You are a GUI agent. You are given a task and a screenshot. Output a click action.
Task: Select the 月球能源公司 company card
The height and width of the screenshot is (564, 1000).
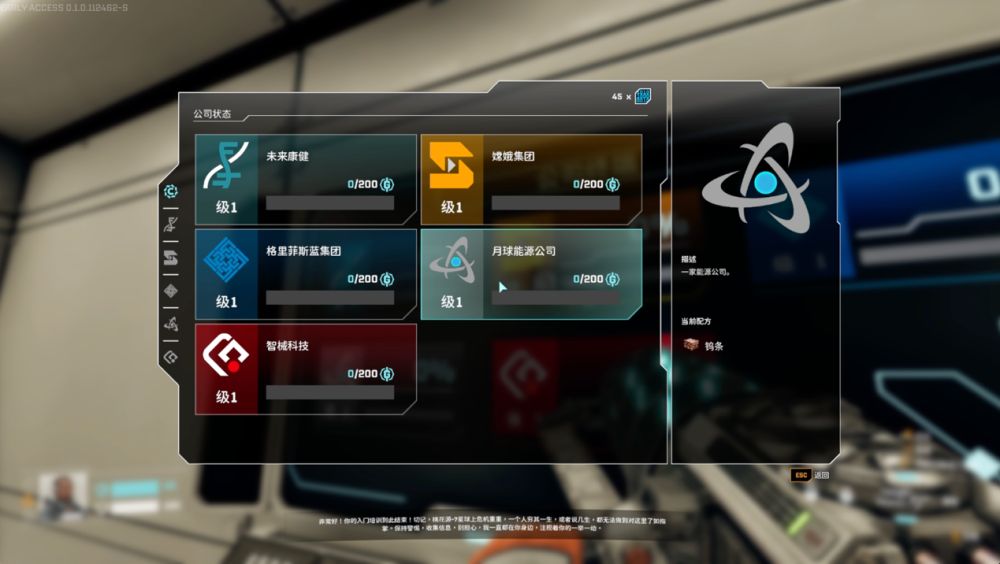tap(531, 274)
